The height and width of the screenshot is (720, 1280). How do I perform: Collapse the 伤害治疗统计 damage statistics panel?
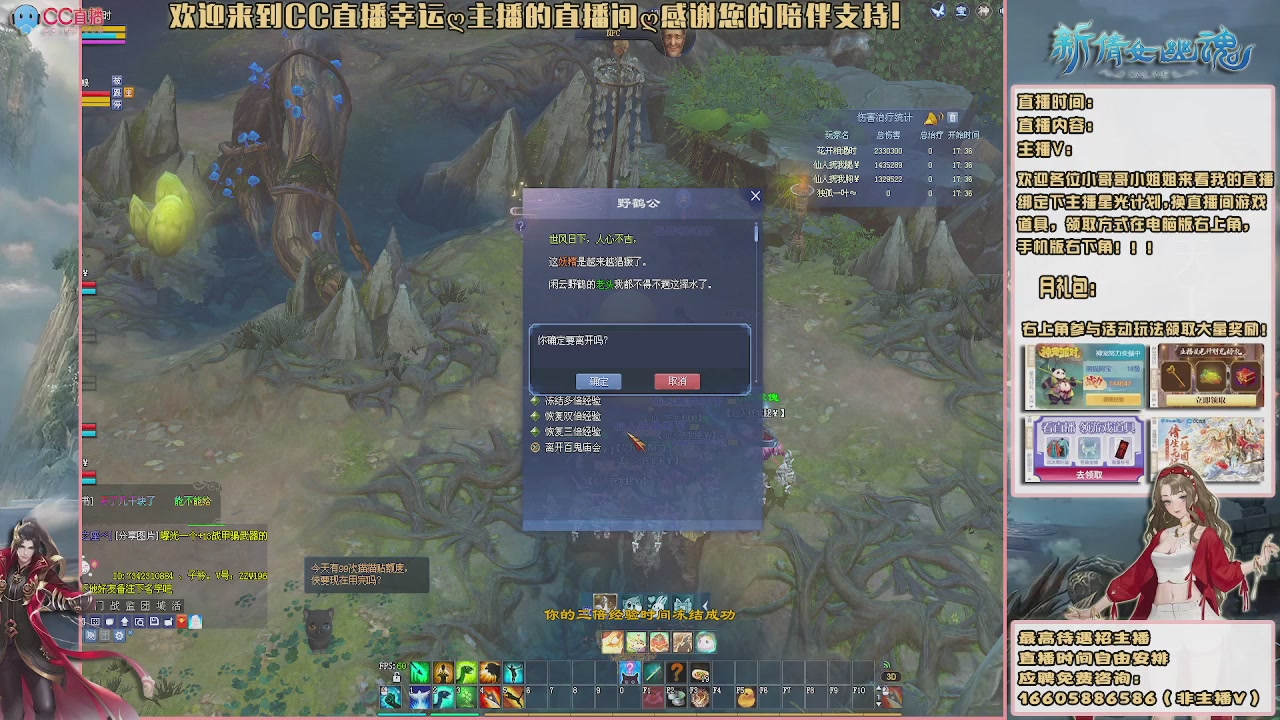point(951,118)
